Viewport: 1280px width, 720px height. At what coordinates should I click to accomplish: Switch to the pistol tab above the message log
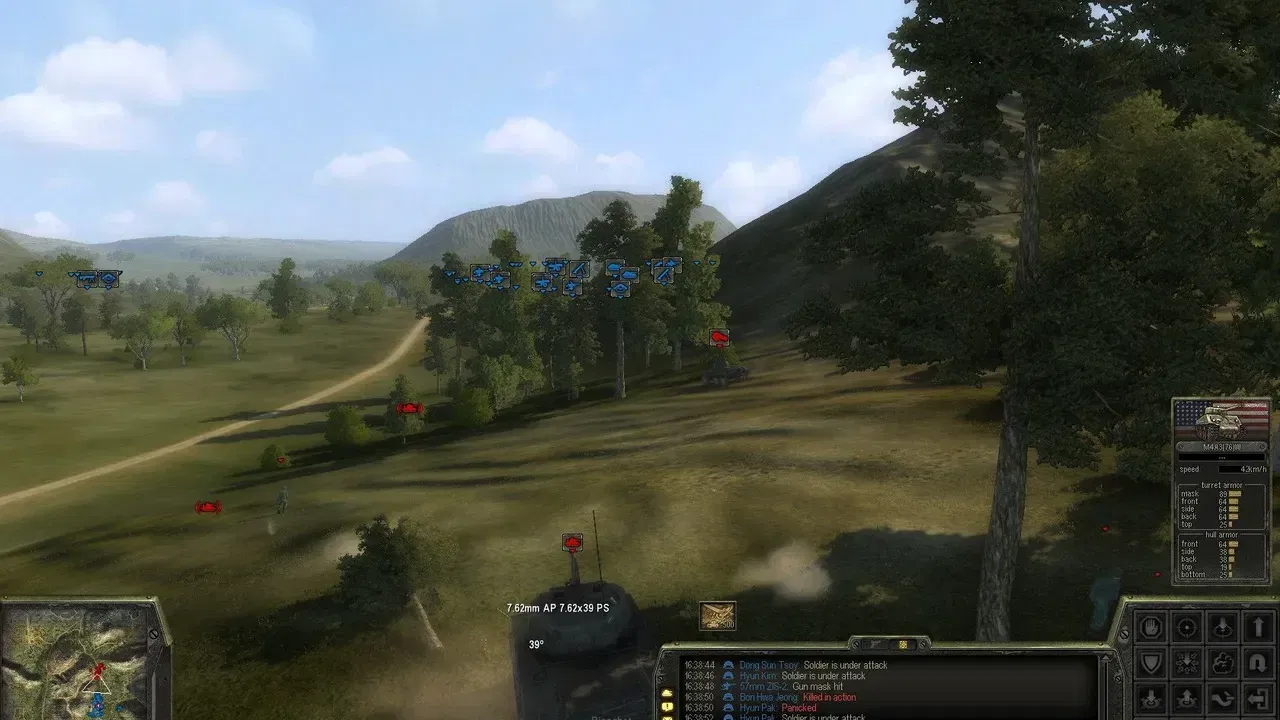(874, 645)
